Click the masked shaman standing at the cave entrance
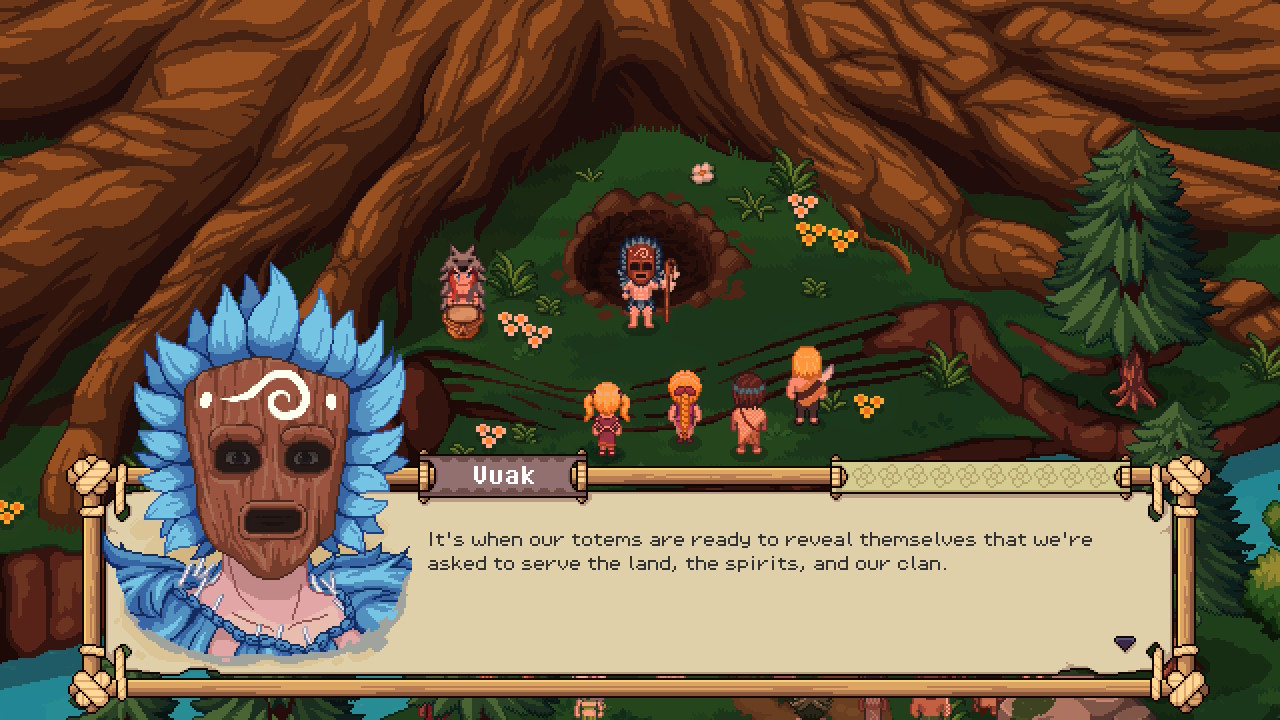1280x720 pixels. (642, 275)
